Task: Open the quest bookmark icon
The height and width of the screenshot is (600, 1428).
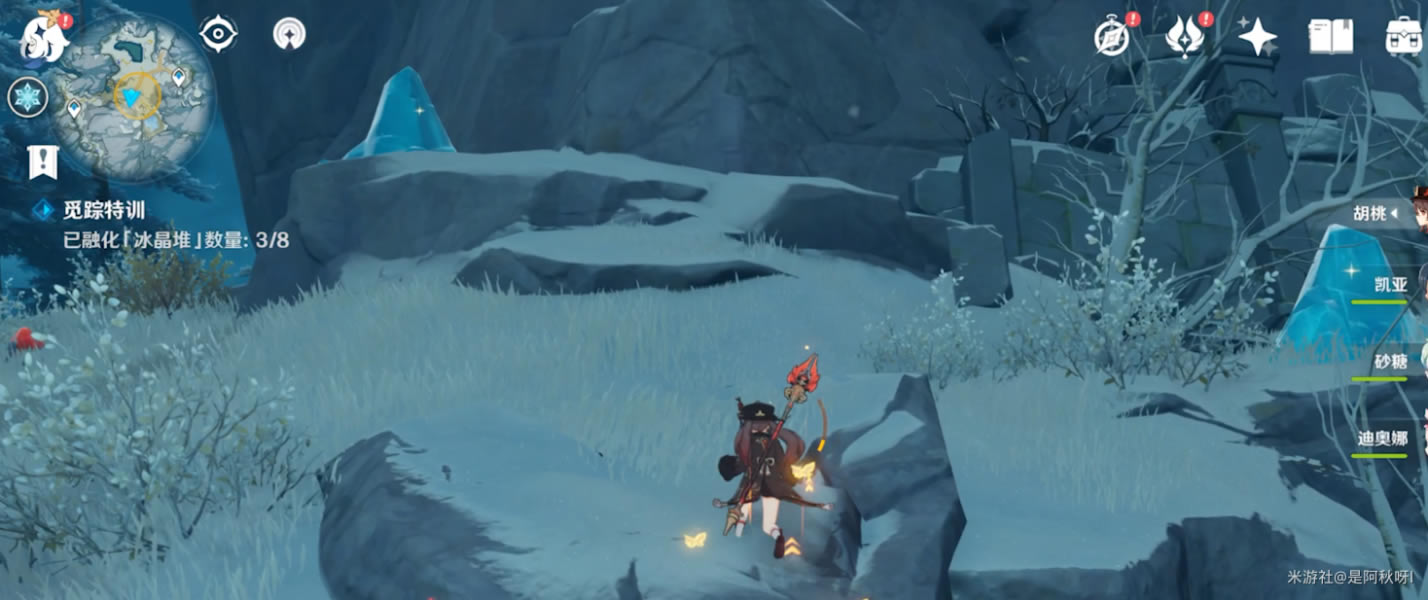Action: (43, 161)
